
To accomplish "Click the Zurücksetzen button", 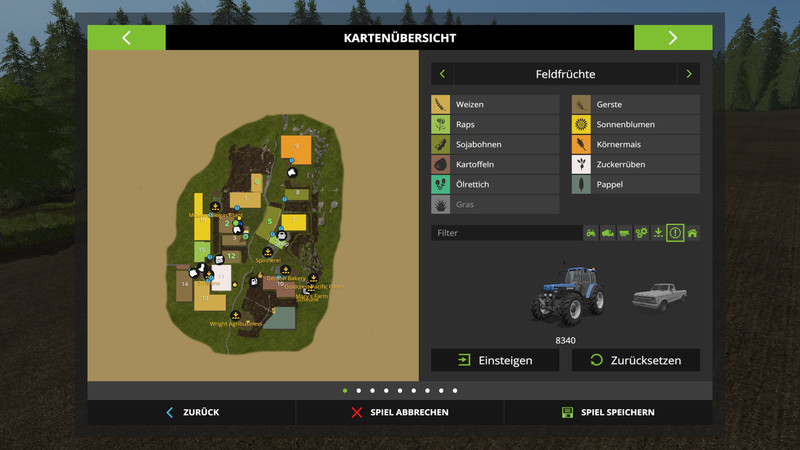I will point(635,360).
